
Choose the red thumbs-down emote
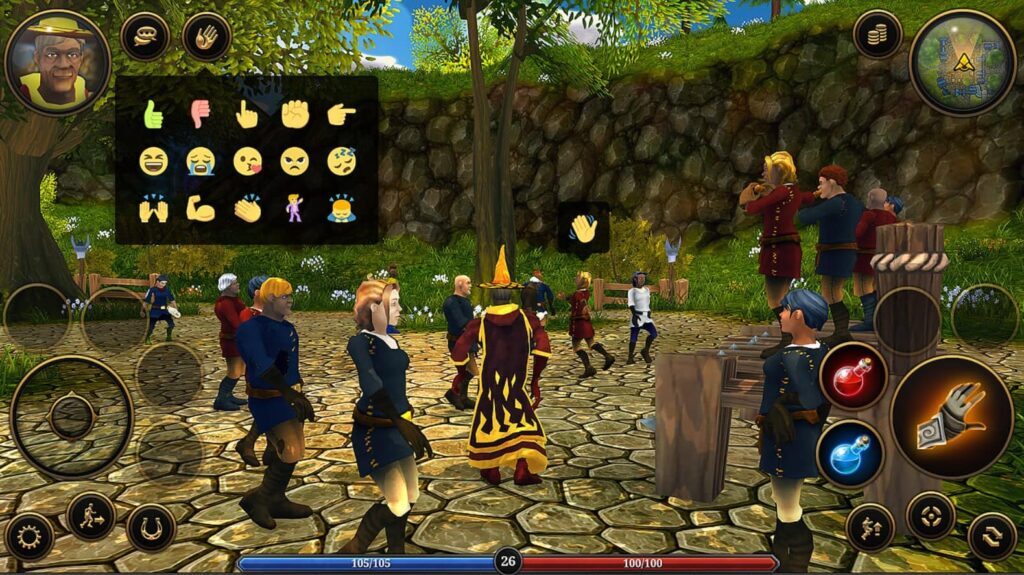[x=200, y=115]
